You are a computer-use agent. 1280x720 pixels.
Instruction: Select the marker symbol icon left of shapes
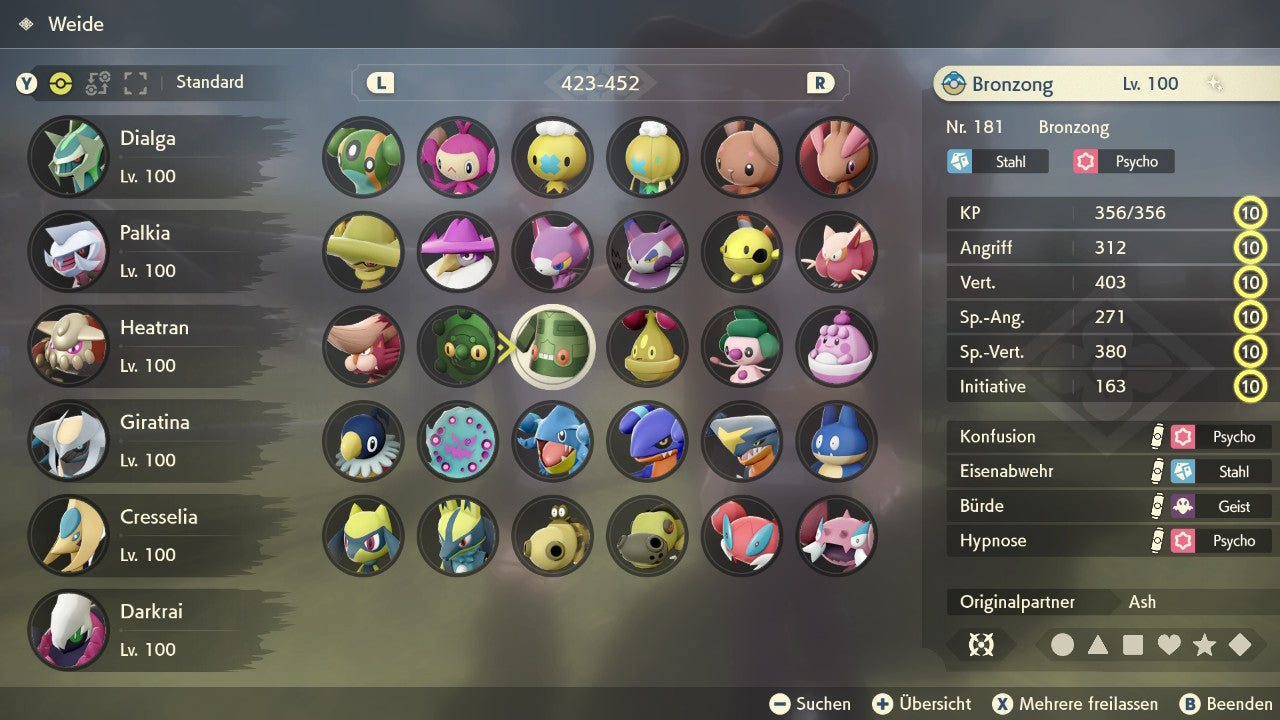pos(981,645)
